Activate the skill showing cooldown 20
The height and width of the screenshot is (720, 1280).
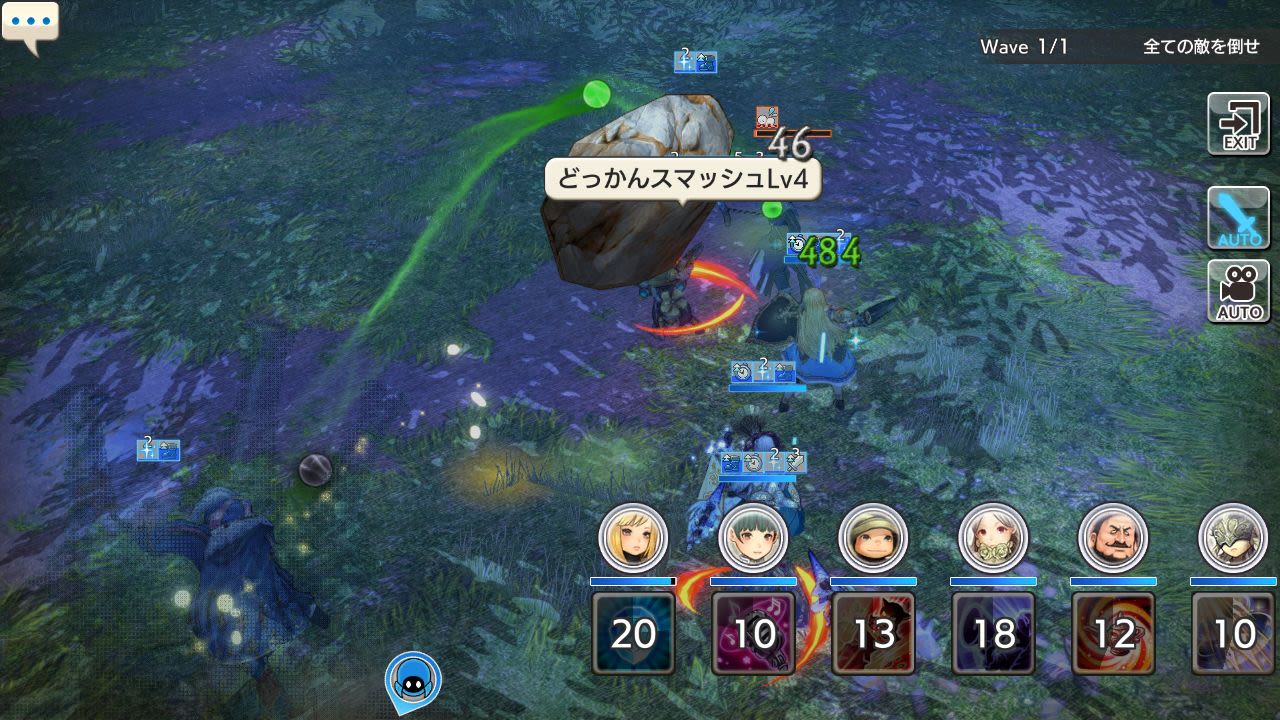click(x=634, y=632)
